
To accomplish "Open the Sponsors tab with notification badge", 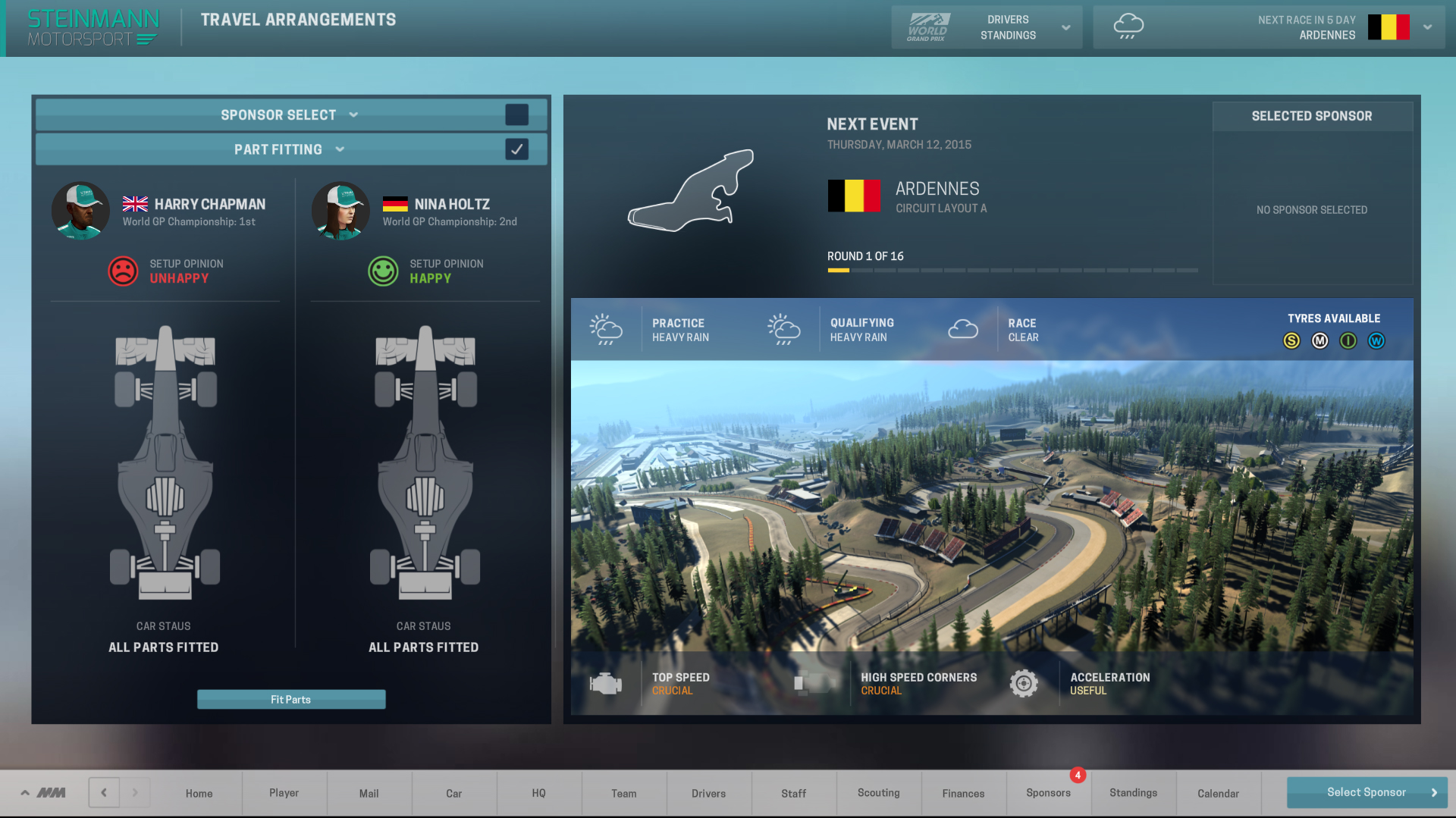I will (1049, 793).
